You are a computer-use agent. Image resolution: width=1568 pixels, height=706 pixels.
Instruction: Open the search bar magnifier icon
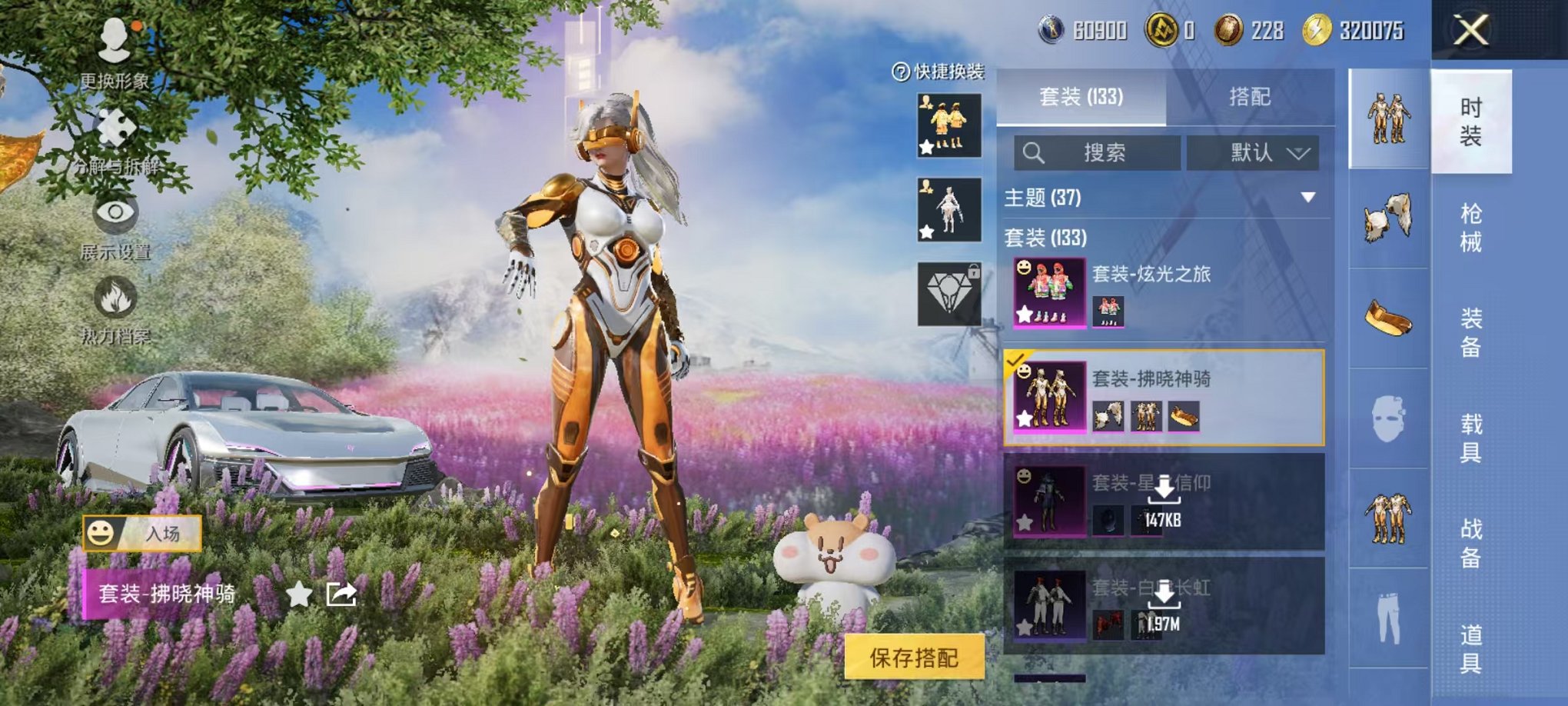click(x=1034, y=153)
